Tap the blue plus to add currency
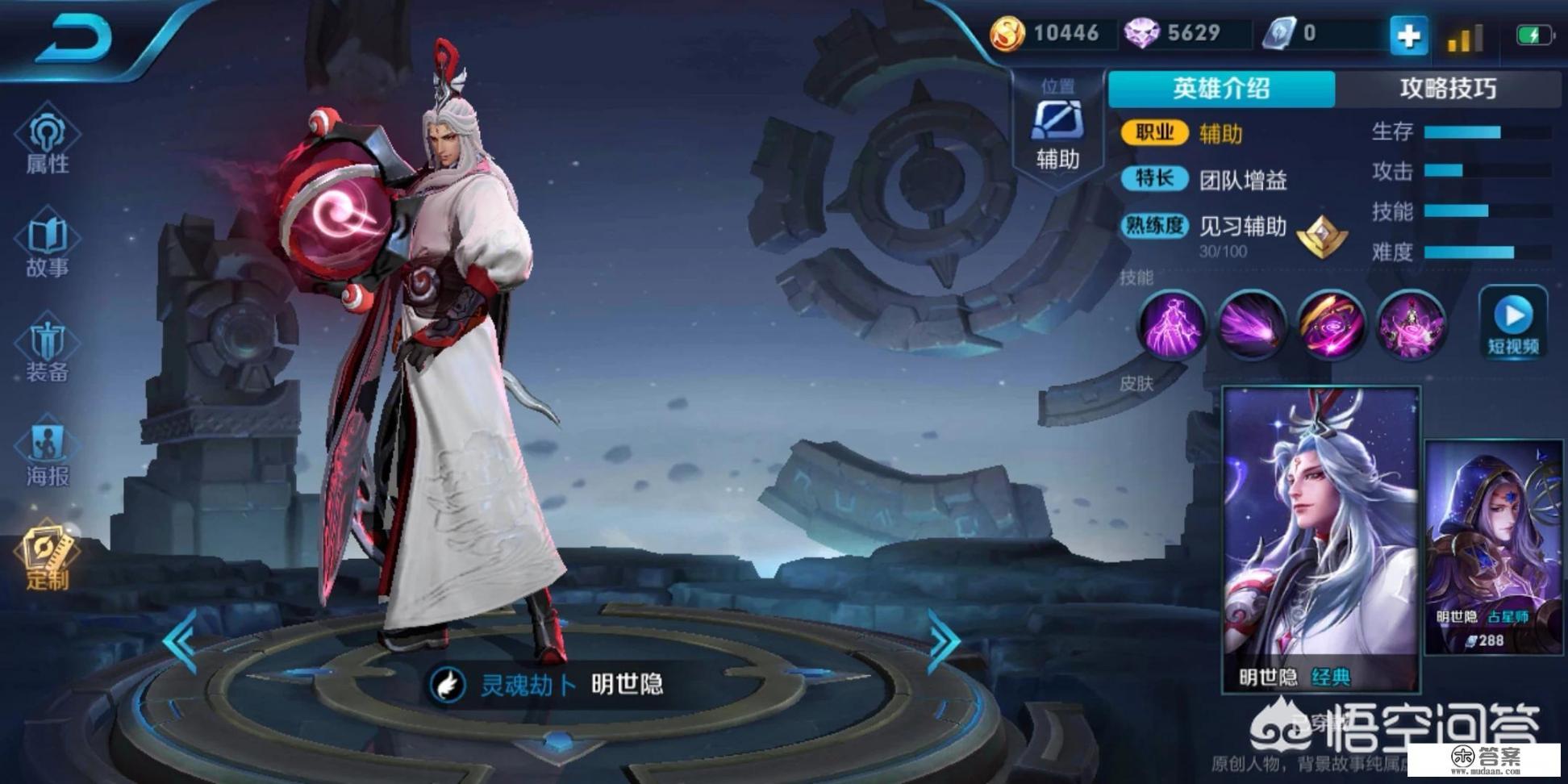The width and height of the screenshot is (1568, 784). (x=1408, y=35)
